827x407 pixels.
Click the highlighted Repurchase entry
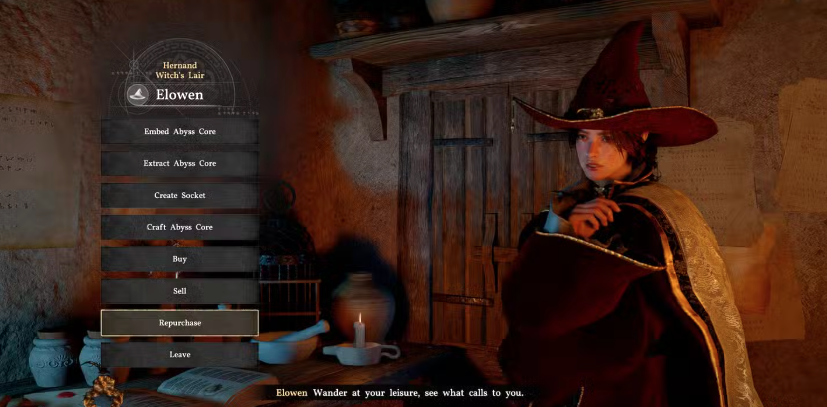point(179,323)
